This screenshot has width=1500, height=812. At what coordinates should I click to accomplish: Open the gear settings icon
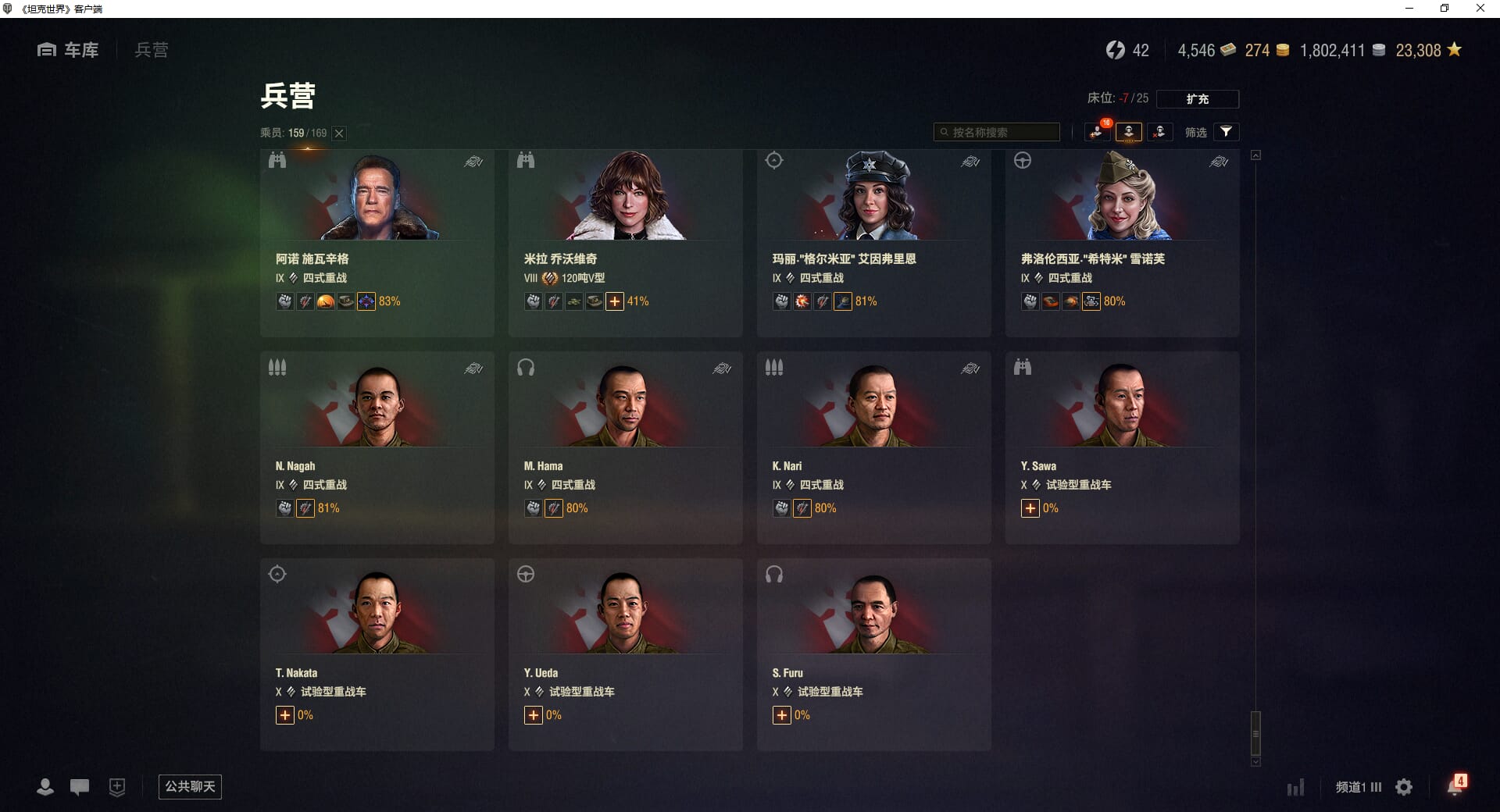coord(1404,787)
